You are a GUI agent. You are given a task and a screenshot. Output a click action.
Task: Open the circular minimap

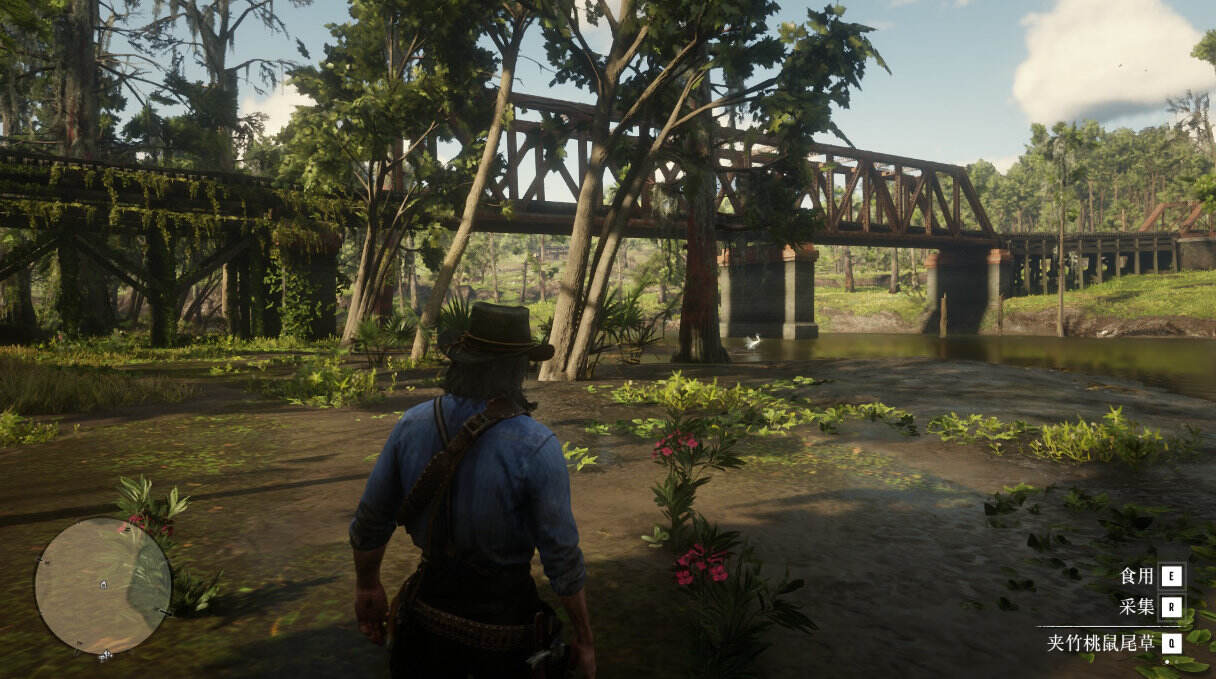[x=102, y=585]
